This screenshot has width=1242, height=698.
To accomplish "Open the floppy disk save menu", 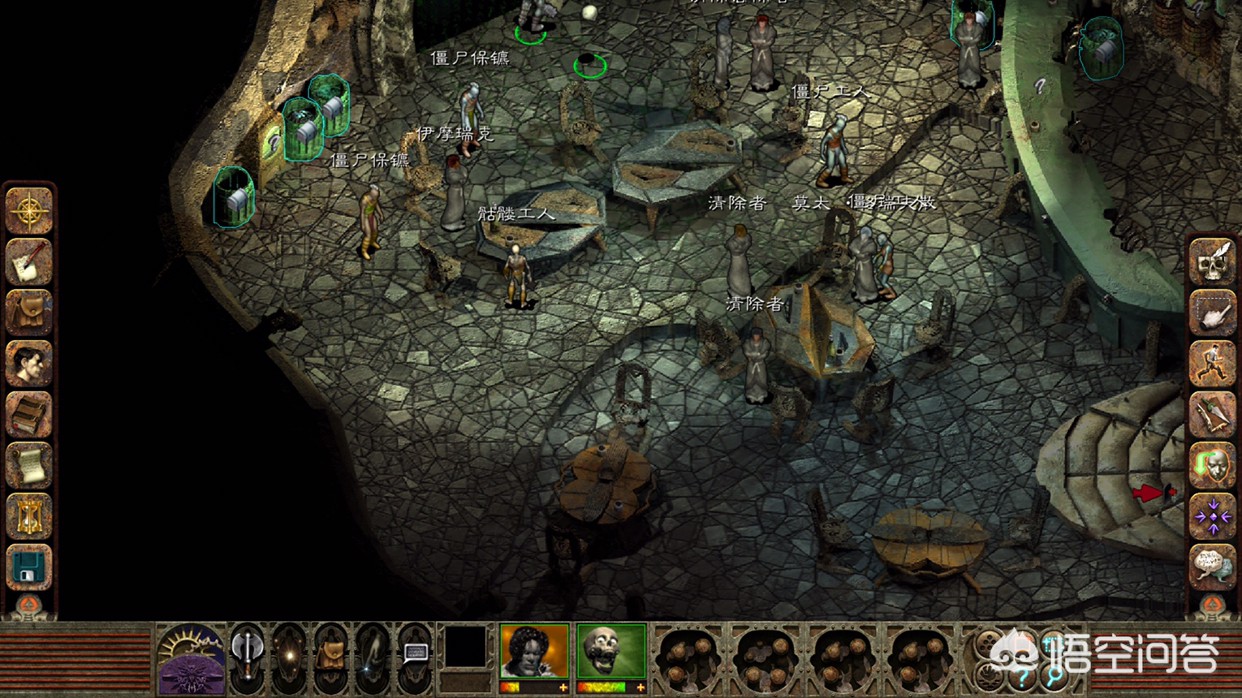I will click(x=29, y=567).
